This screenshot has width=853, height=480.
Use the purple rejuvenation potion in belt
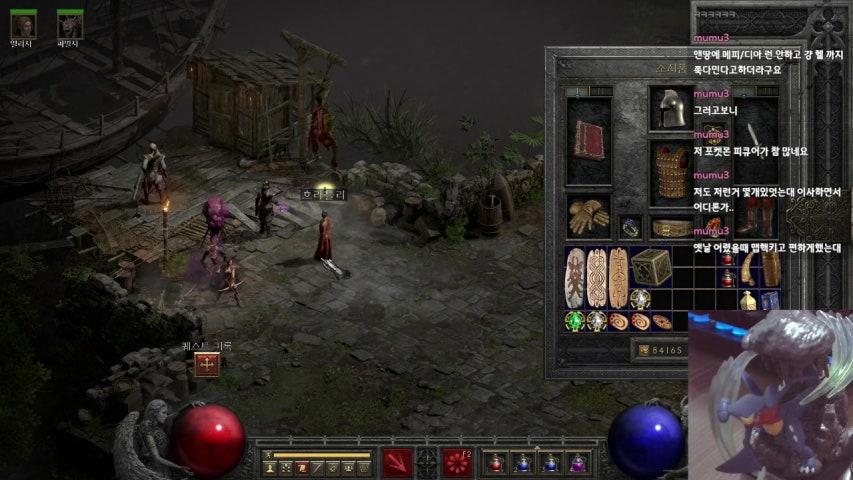click(577, 463)
